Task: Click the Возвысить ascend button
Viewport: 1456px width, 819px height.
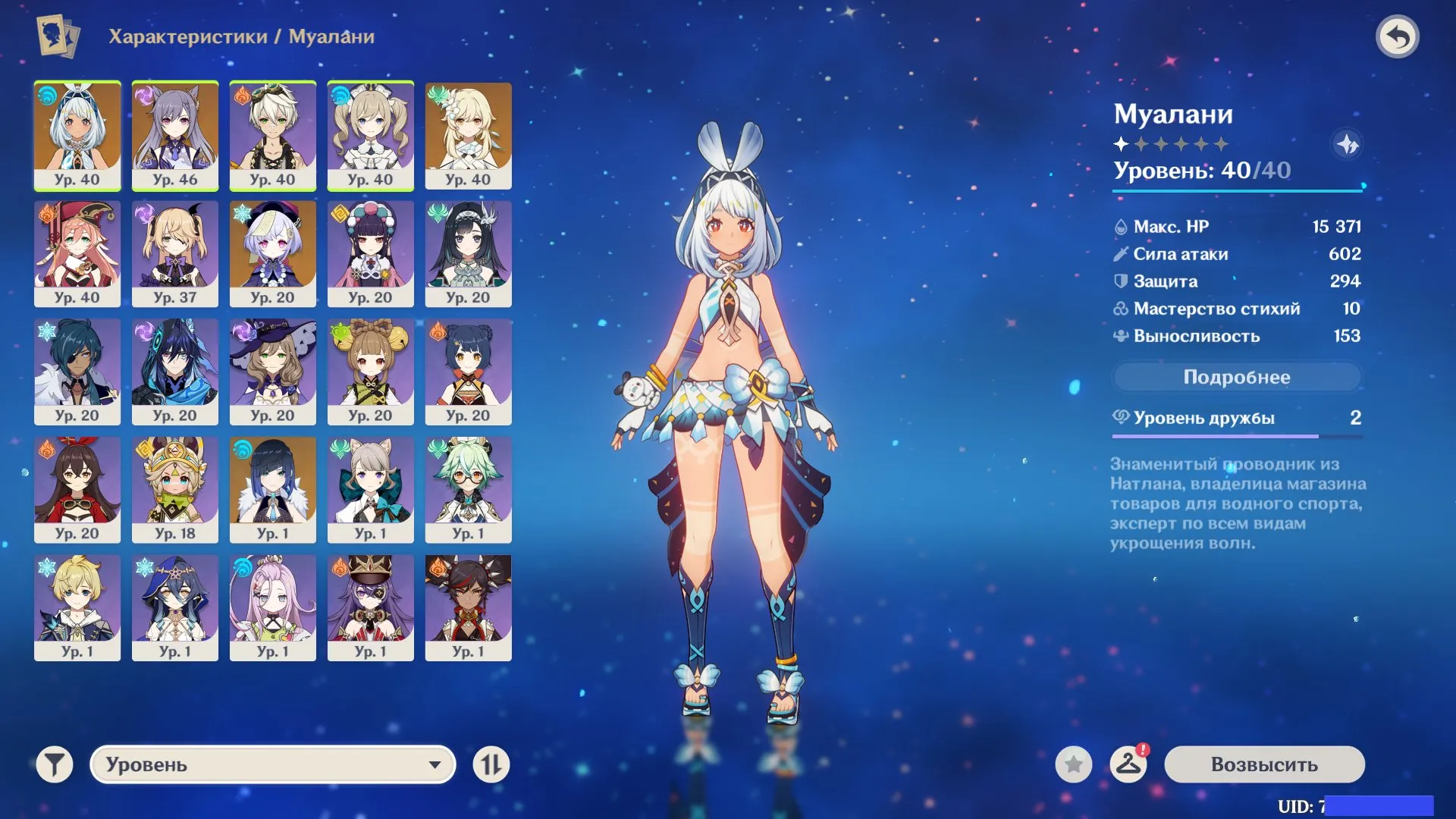Action: point(1264,764)
